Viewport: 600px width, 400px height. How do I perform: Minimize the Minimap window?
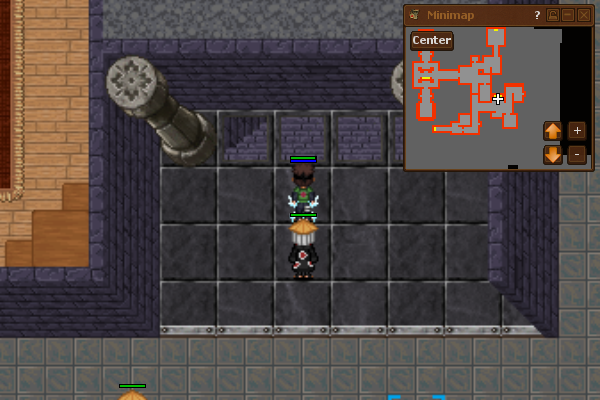pyautogui.click(x=569, y=15)
